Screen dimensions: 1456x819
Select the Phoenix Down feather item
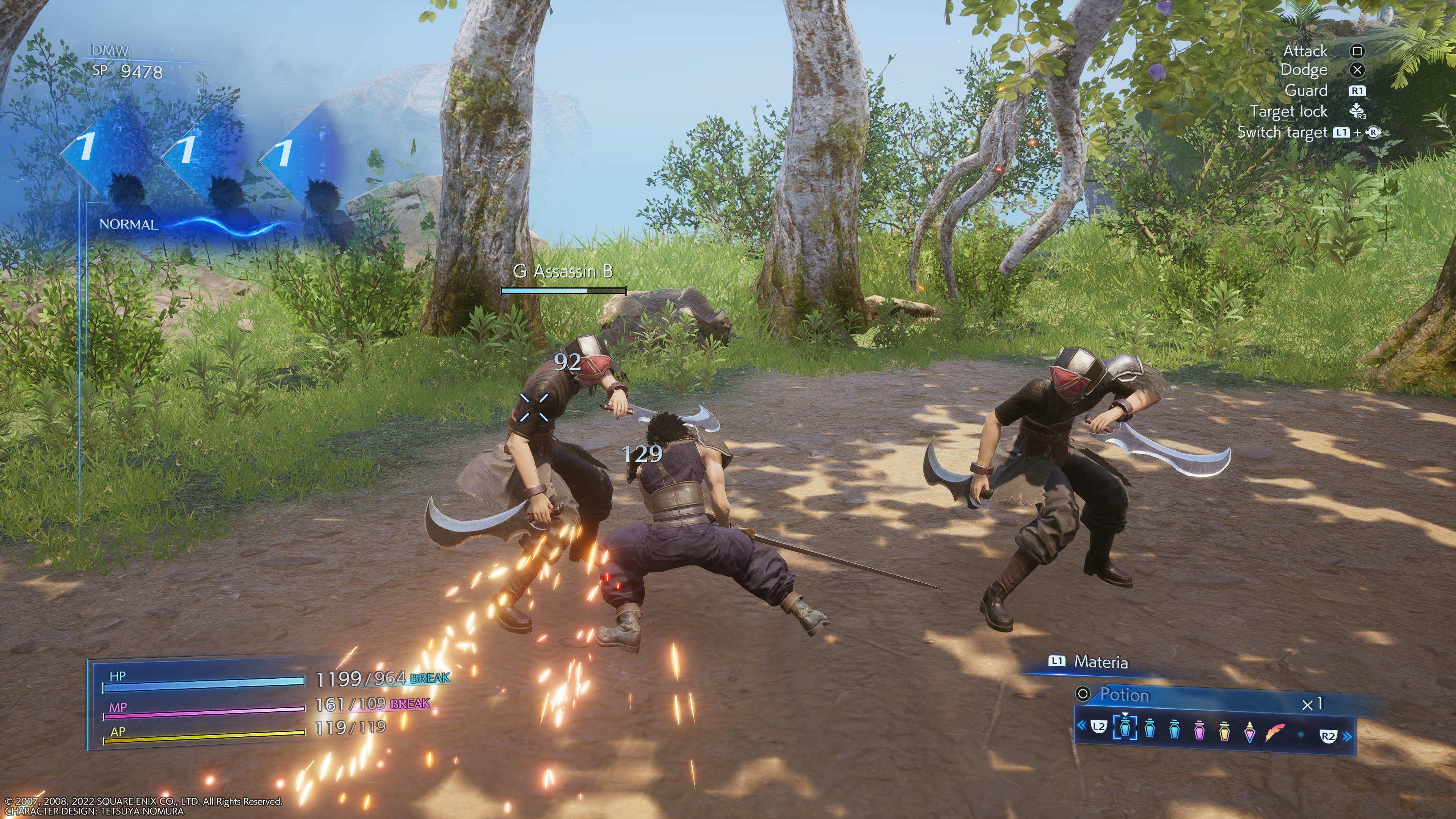(x=1276, y=731)
